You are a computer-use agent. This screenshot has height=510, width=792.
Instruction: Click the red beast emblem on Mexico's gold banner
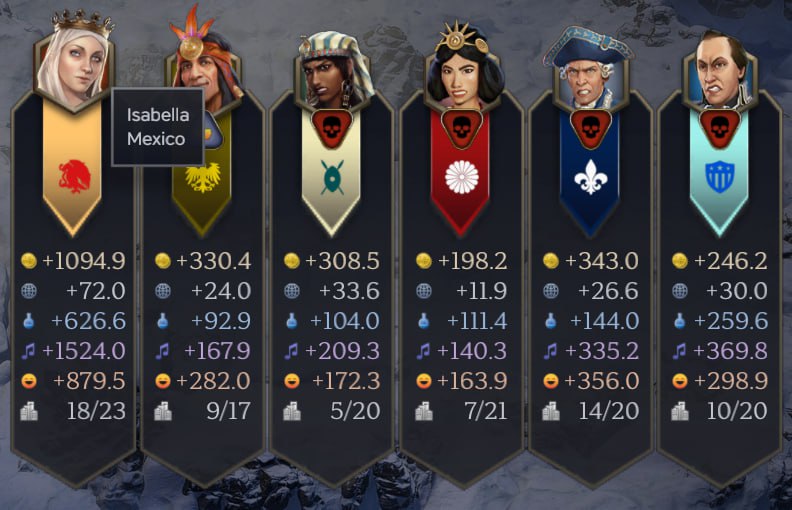73,176
